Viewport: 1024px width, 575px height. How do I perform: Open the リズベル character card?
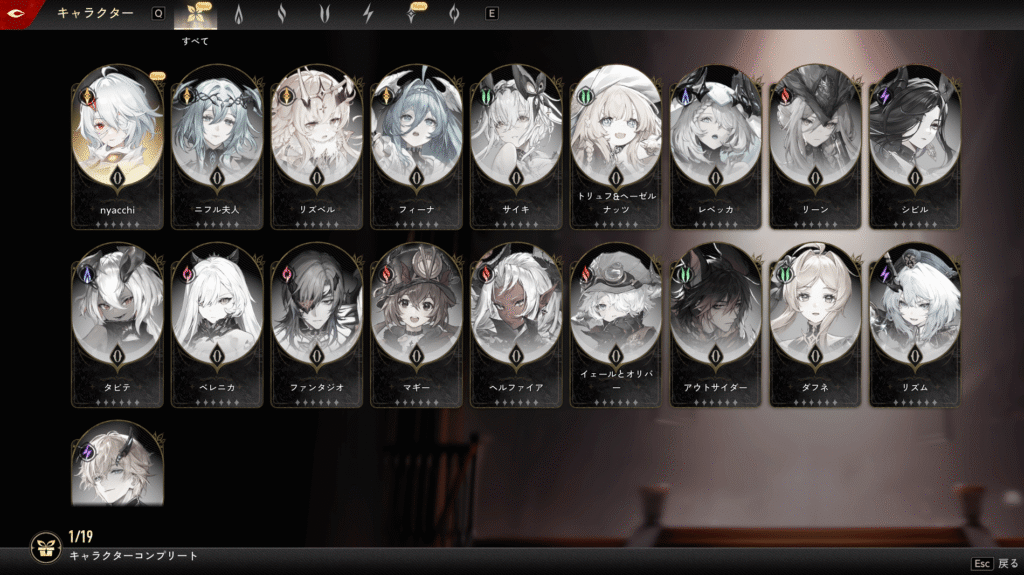coord(317,140)
